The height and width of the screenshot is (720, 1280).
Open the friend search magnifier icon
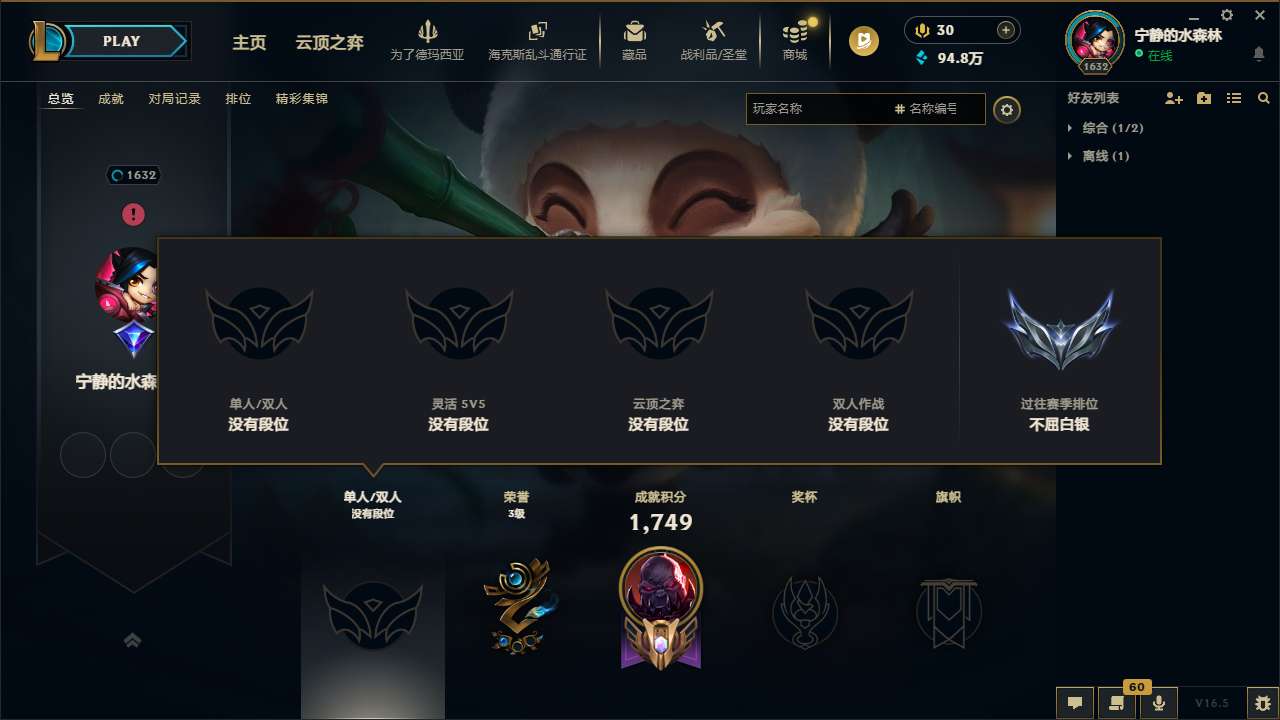tap(1263, 98)
